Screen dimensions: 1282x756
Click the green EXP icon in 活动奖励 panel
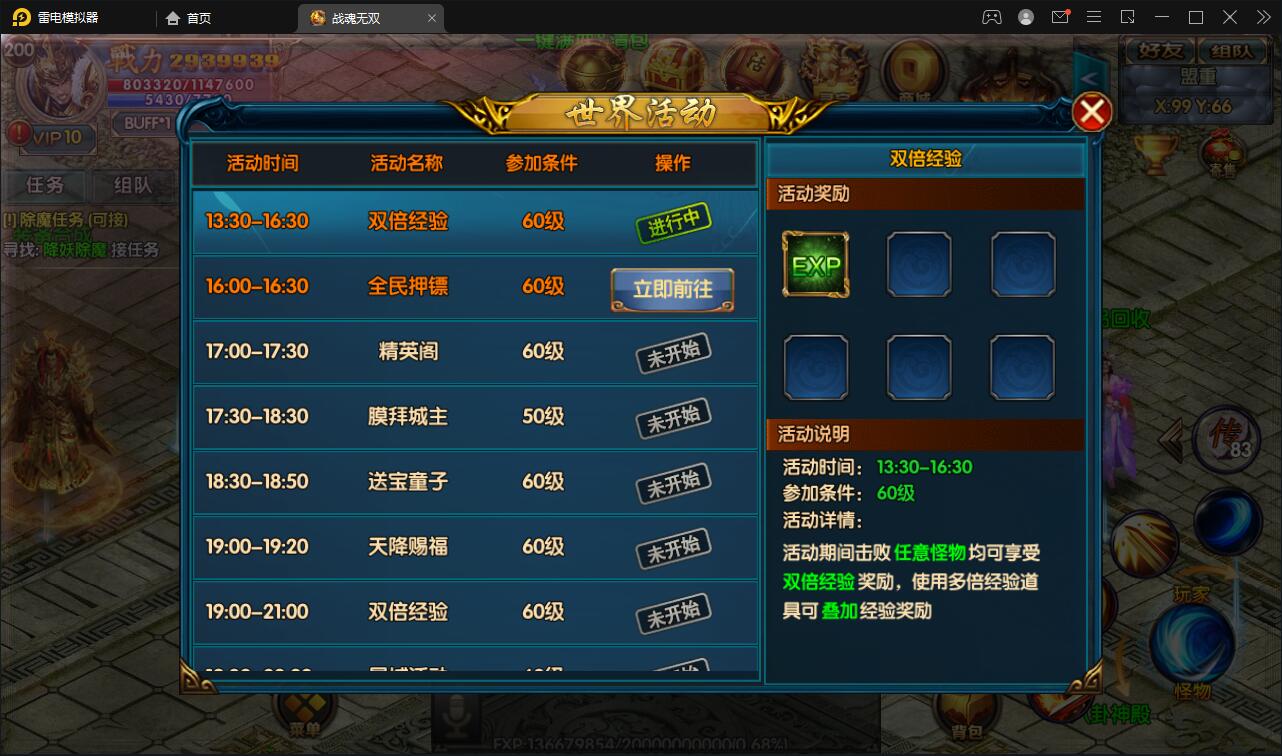816,263
